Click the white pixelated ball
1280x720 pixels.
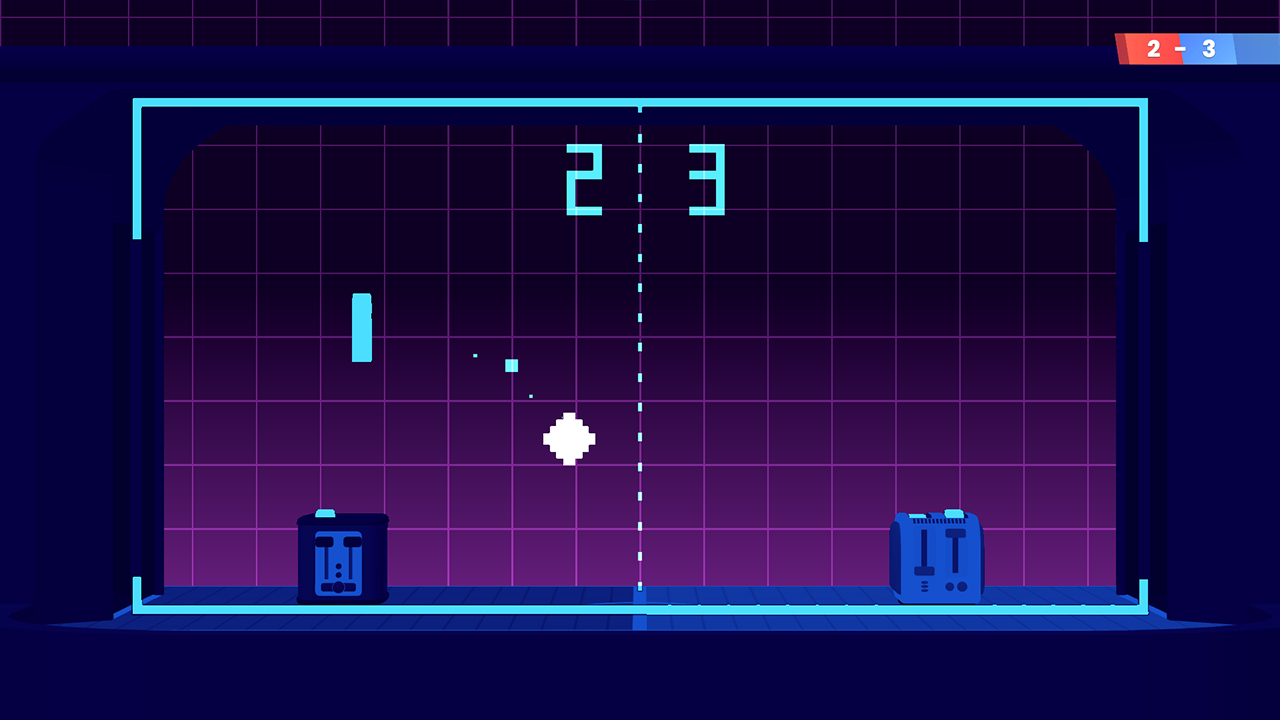[x=568, y=437]
